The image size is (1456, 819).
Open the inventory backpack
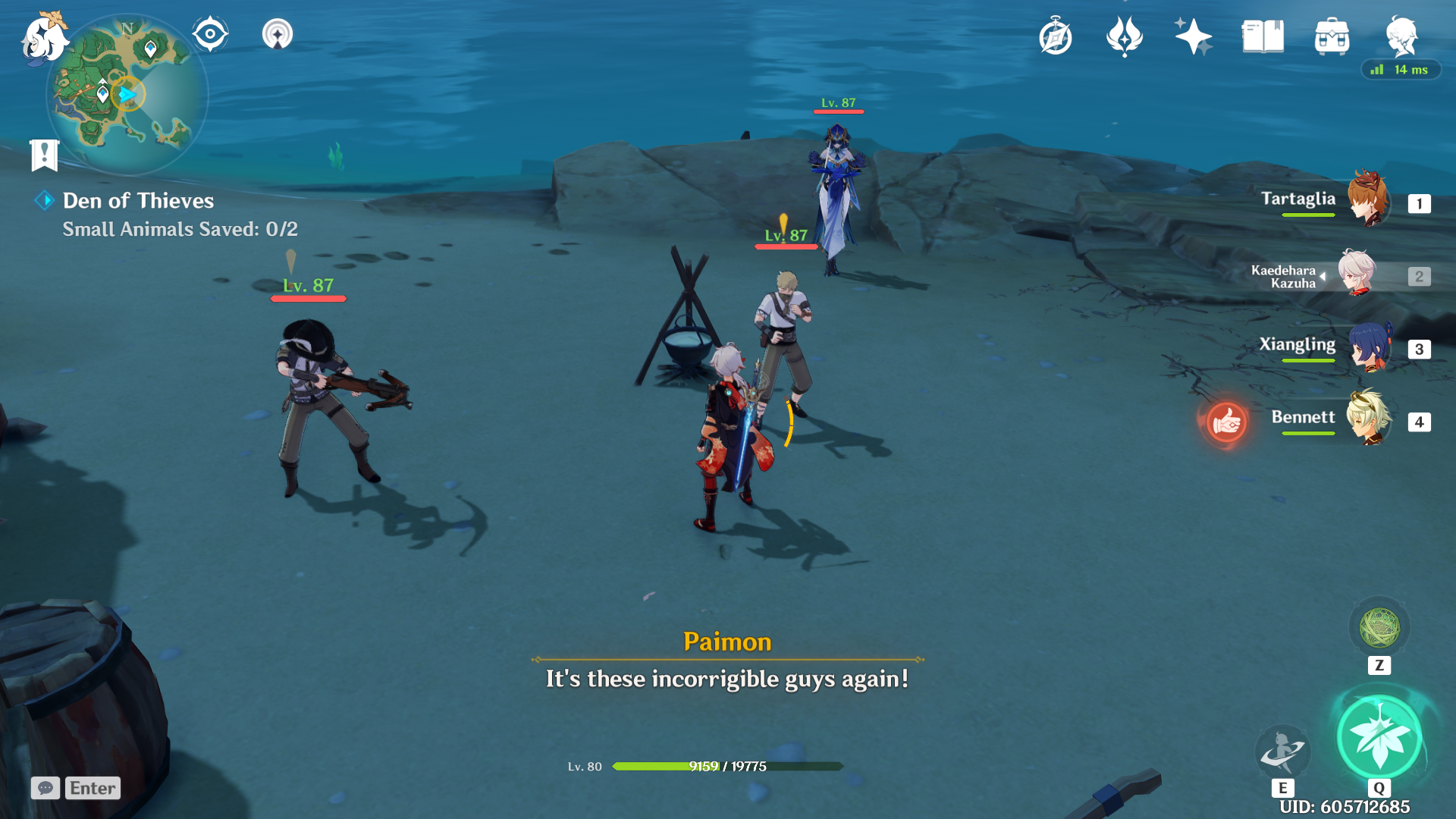tap(1332, 36)
